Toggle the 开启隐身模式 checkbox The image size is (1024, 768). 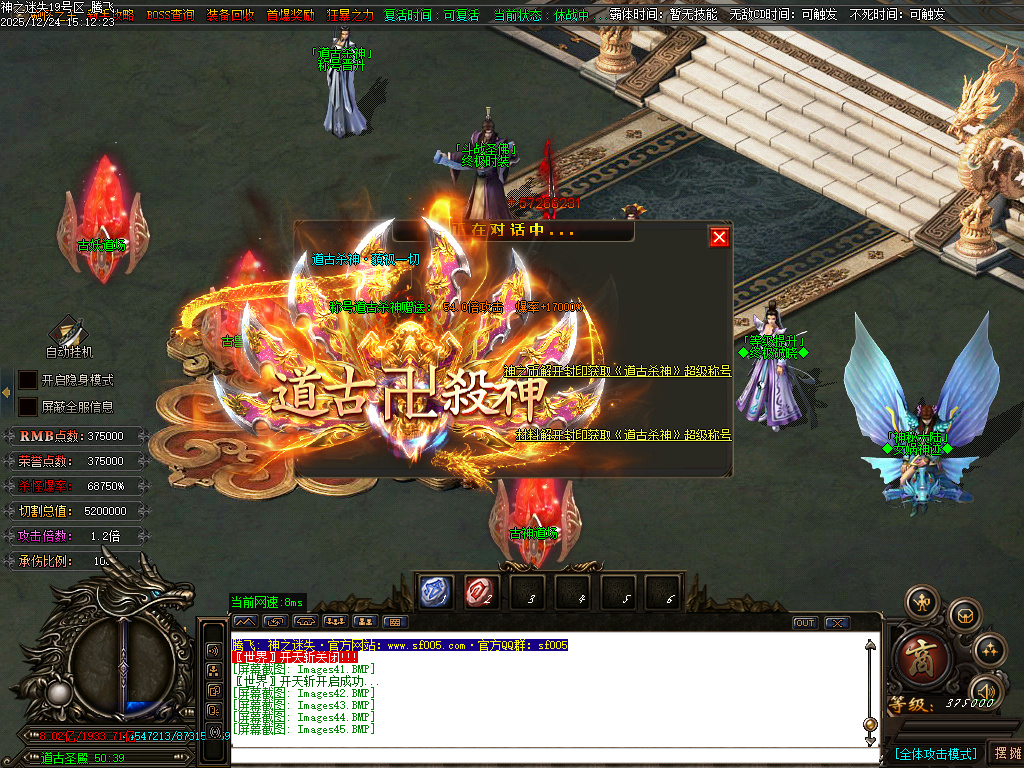[x=28, y=380]
